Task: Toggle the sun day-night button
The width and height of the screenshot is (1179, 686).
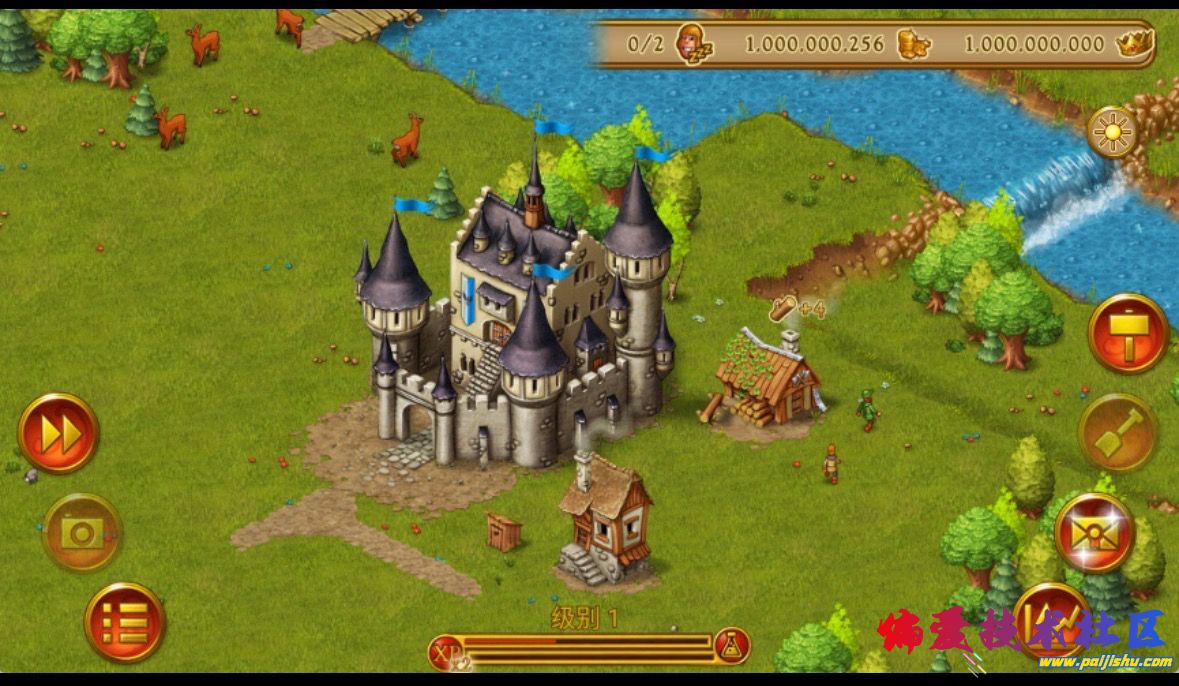Action: [1112, 131]
